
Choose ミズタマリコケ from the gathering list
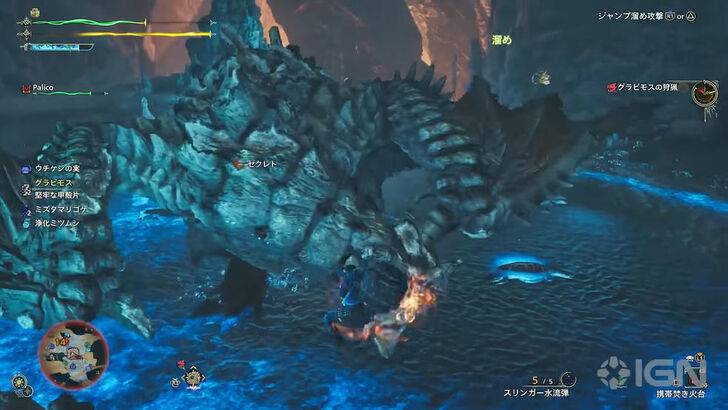click(x=61, y=210)
